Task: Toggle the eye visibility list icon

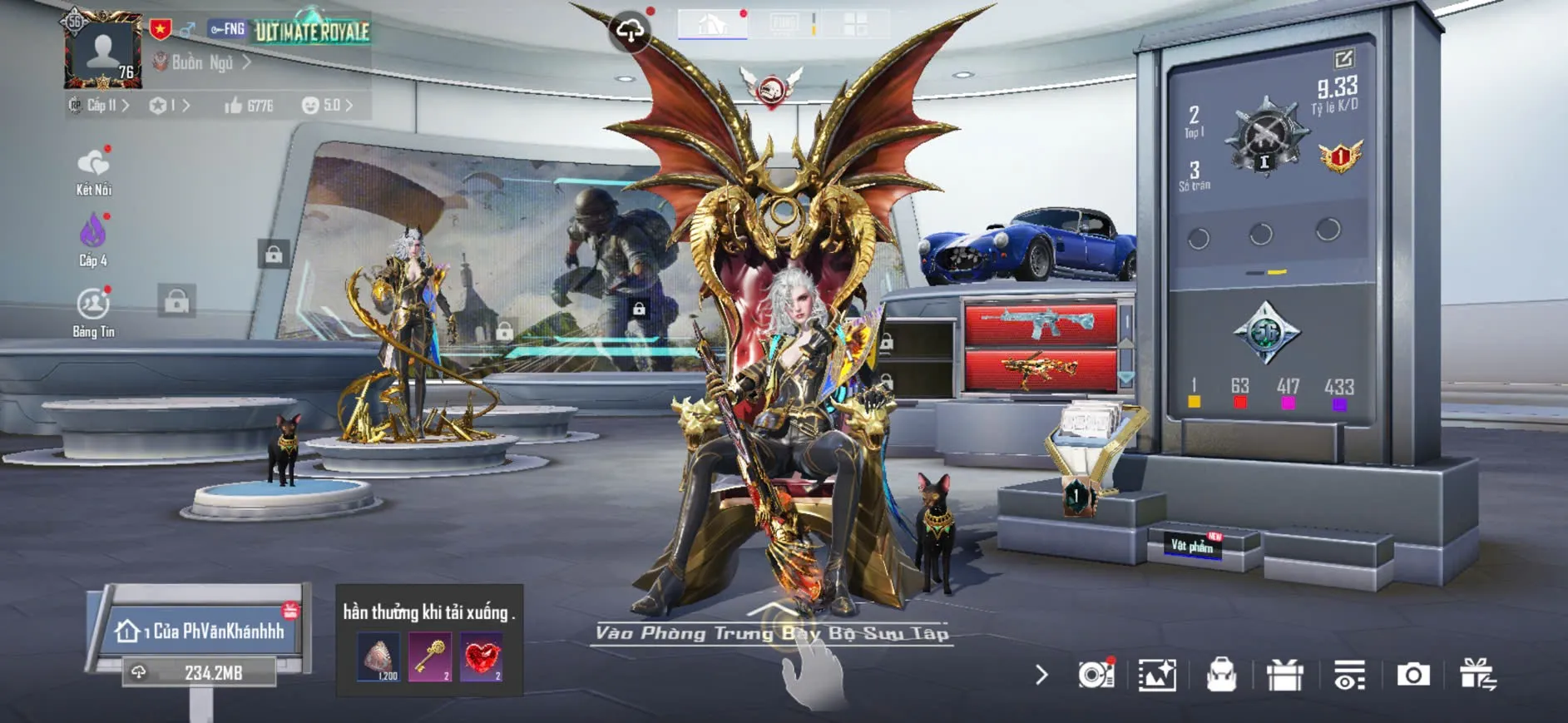Action: coord(1348,675)
